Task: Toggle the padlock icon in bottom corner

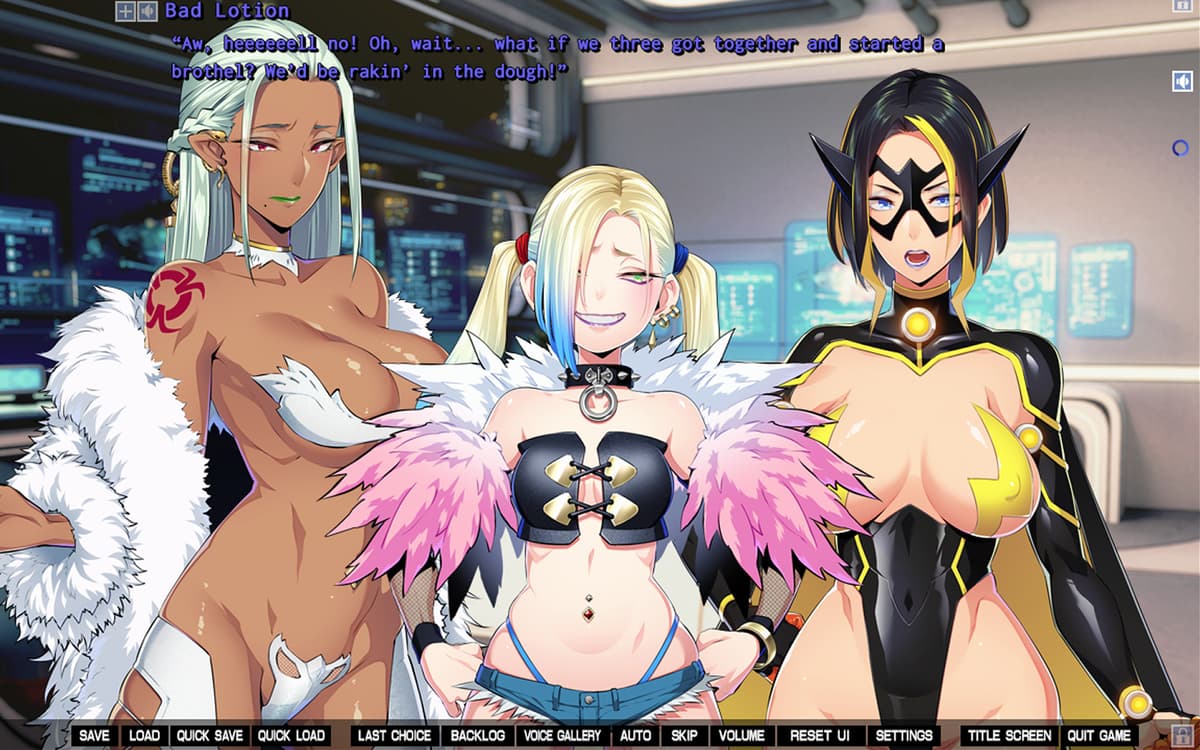Action: pyautogui.click(x=1181, y=736)
